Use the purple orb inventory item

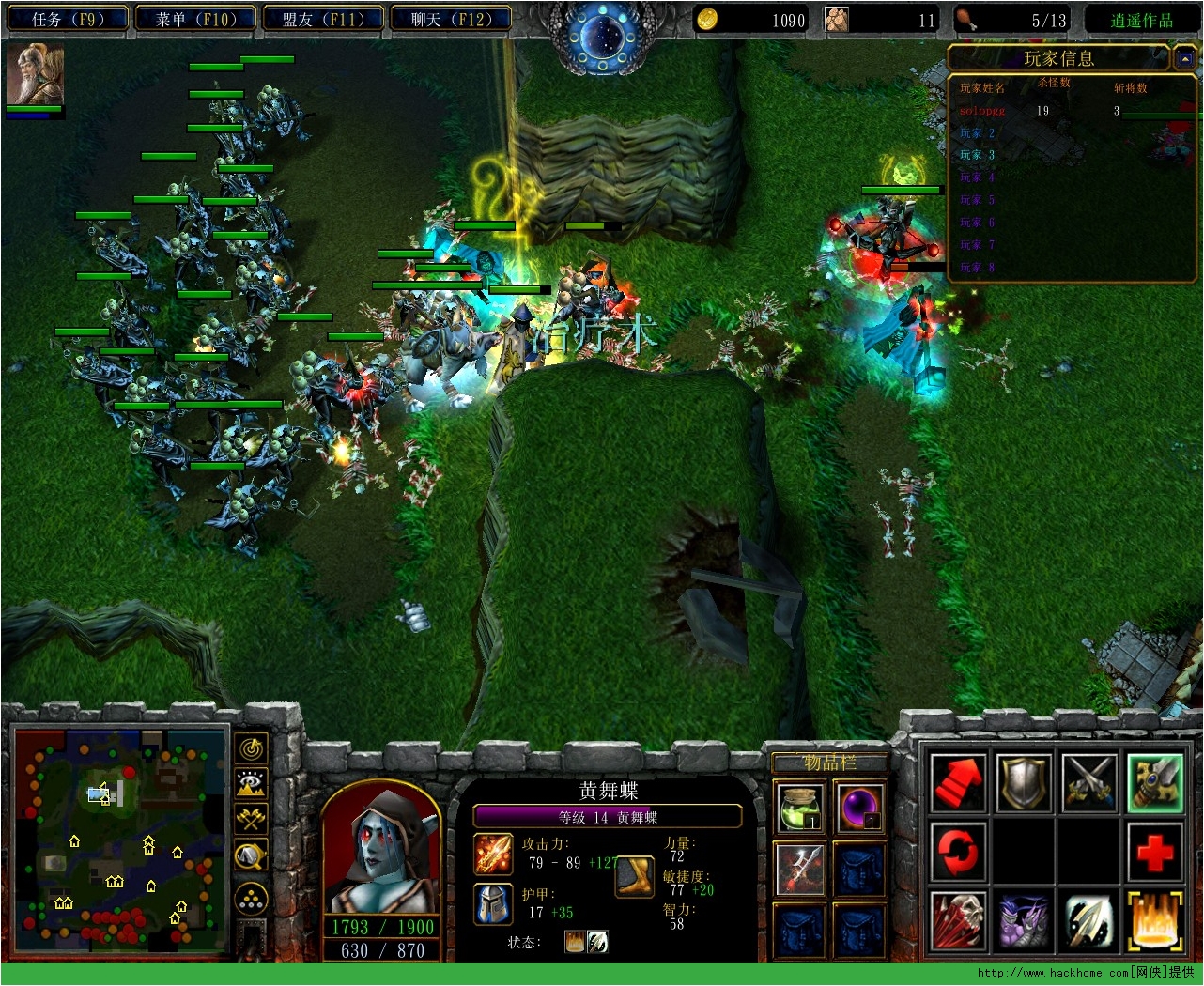[x=858, y=808]
